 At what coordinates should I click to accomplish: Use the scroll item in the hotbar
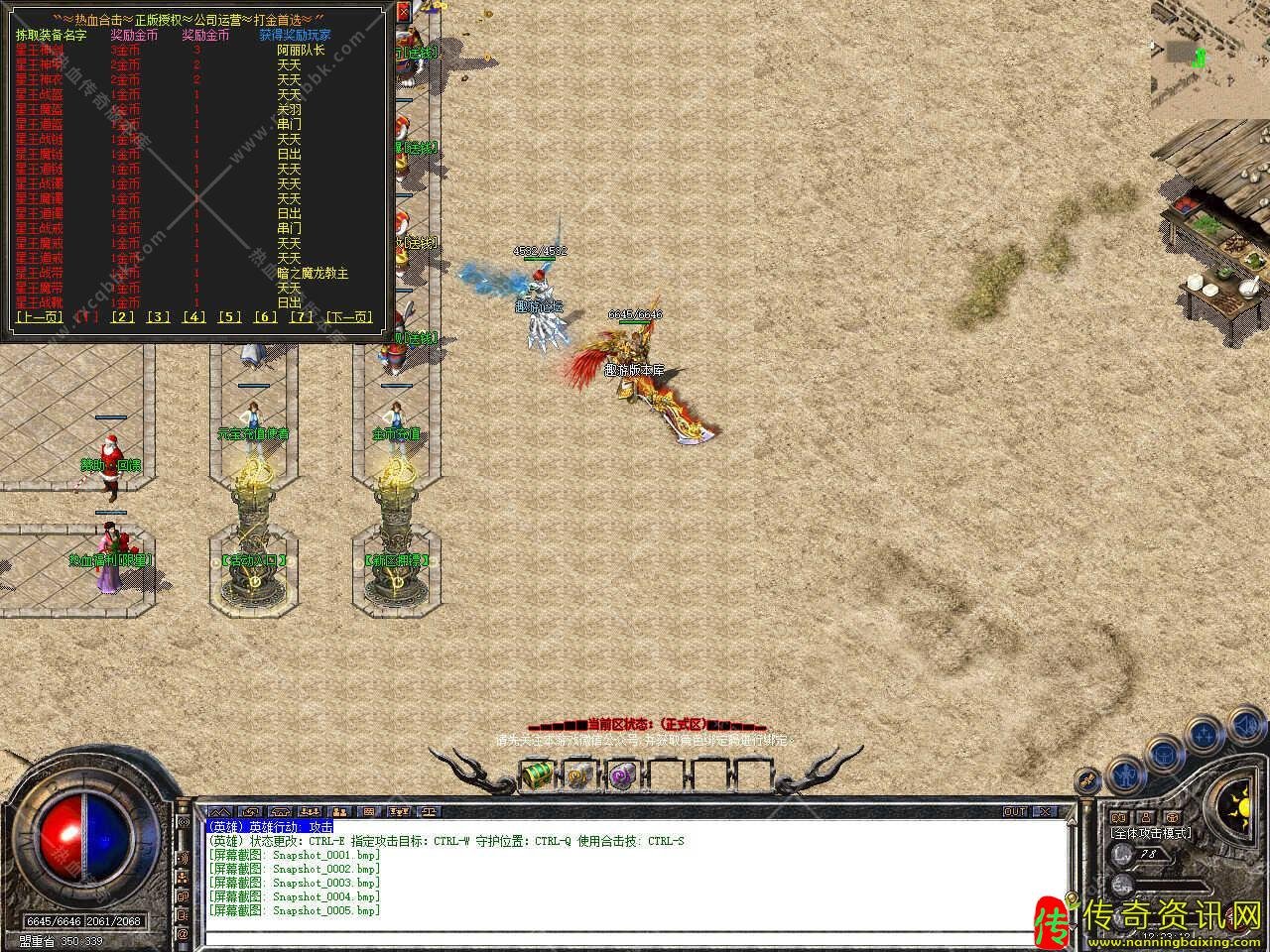coord(579,773)
